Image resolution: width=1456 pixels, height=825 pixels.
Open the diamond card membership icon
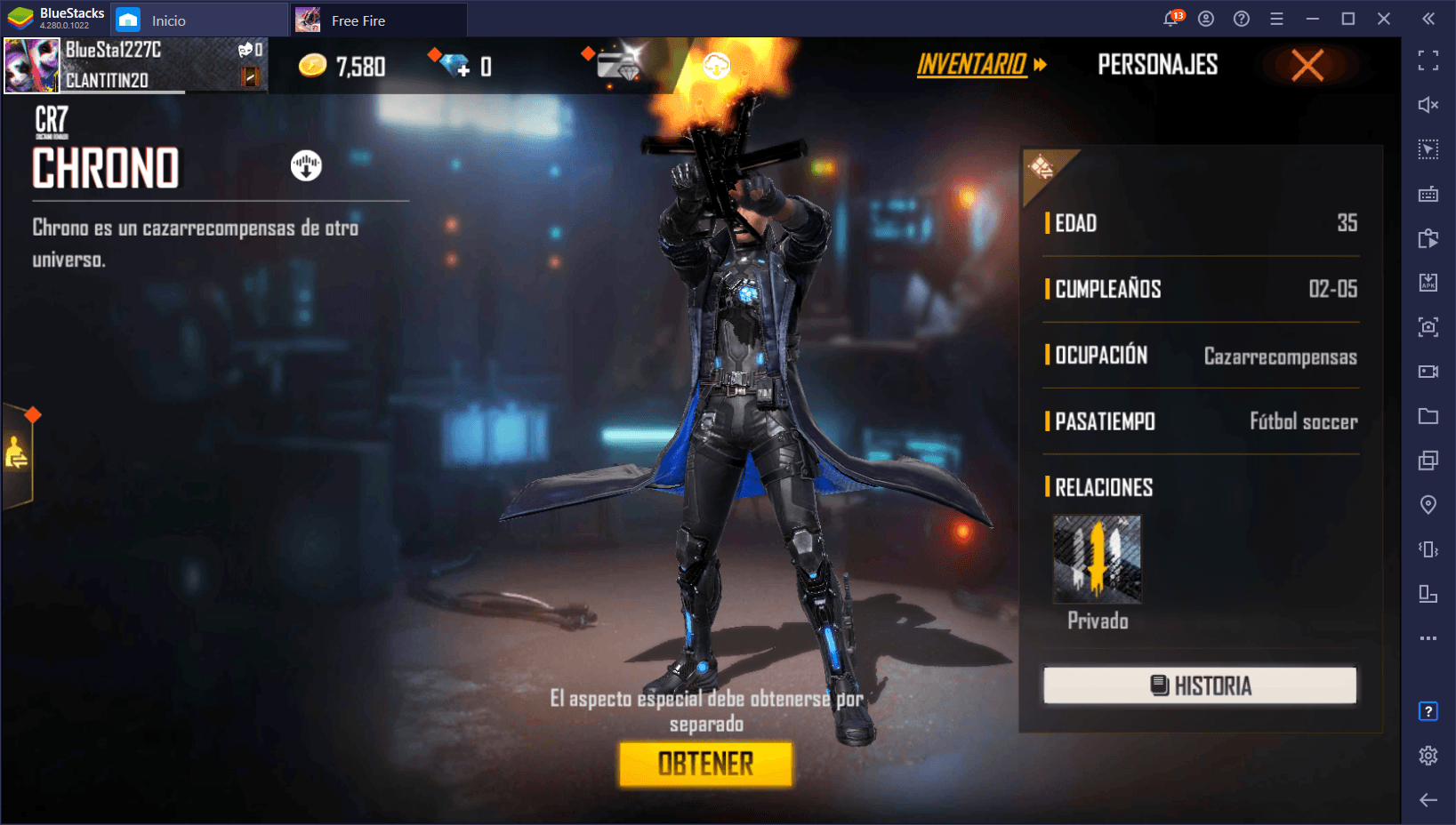tap(618, 65)
